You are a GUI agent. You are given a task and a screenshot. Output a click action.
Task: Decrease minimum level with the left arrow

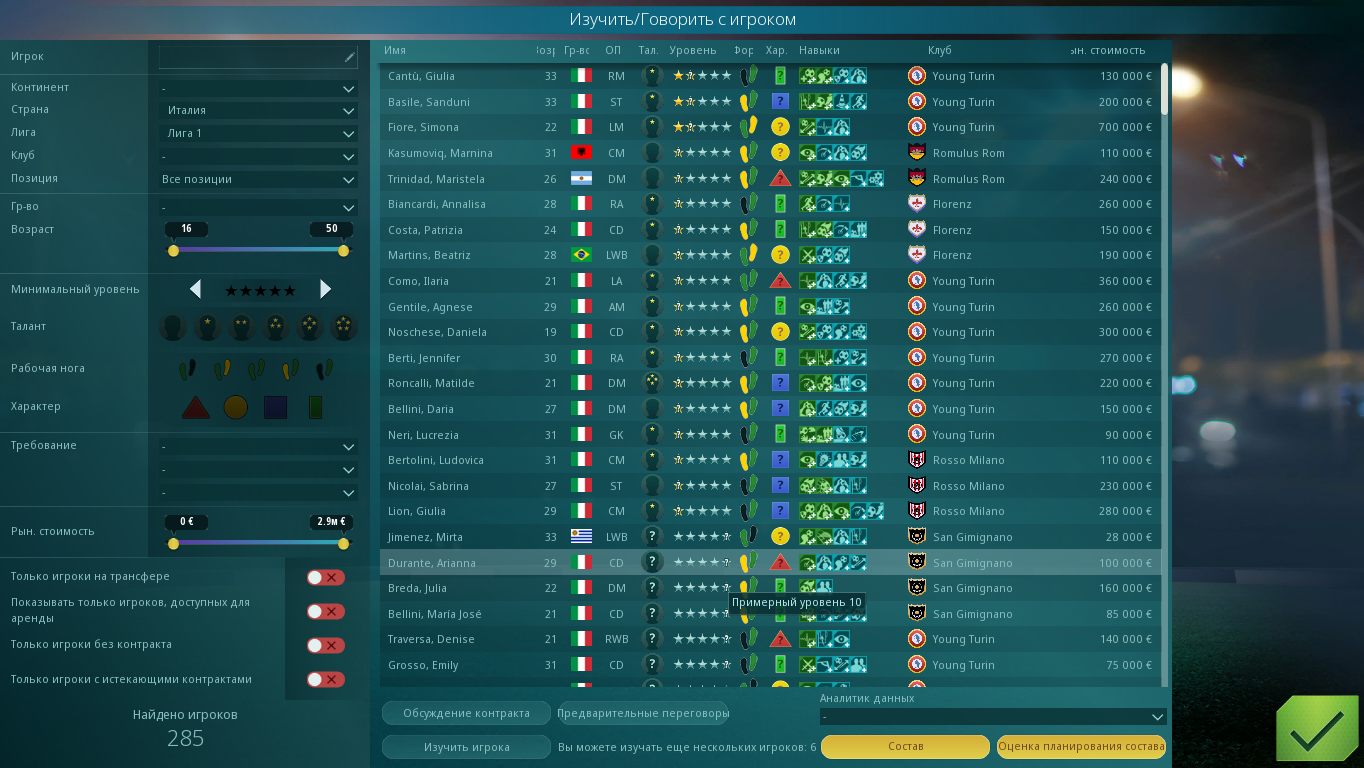[196, 290]
